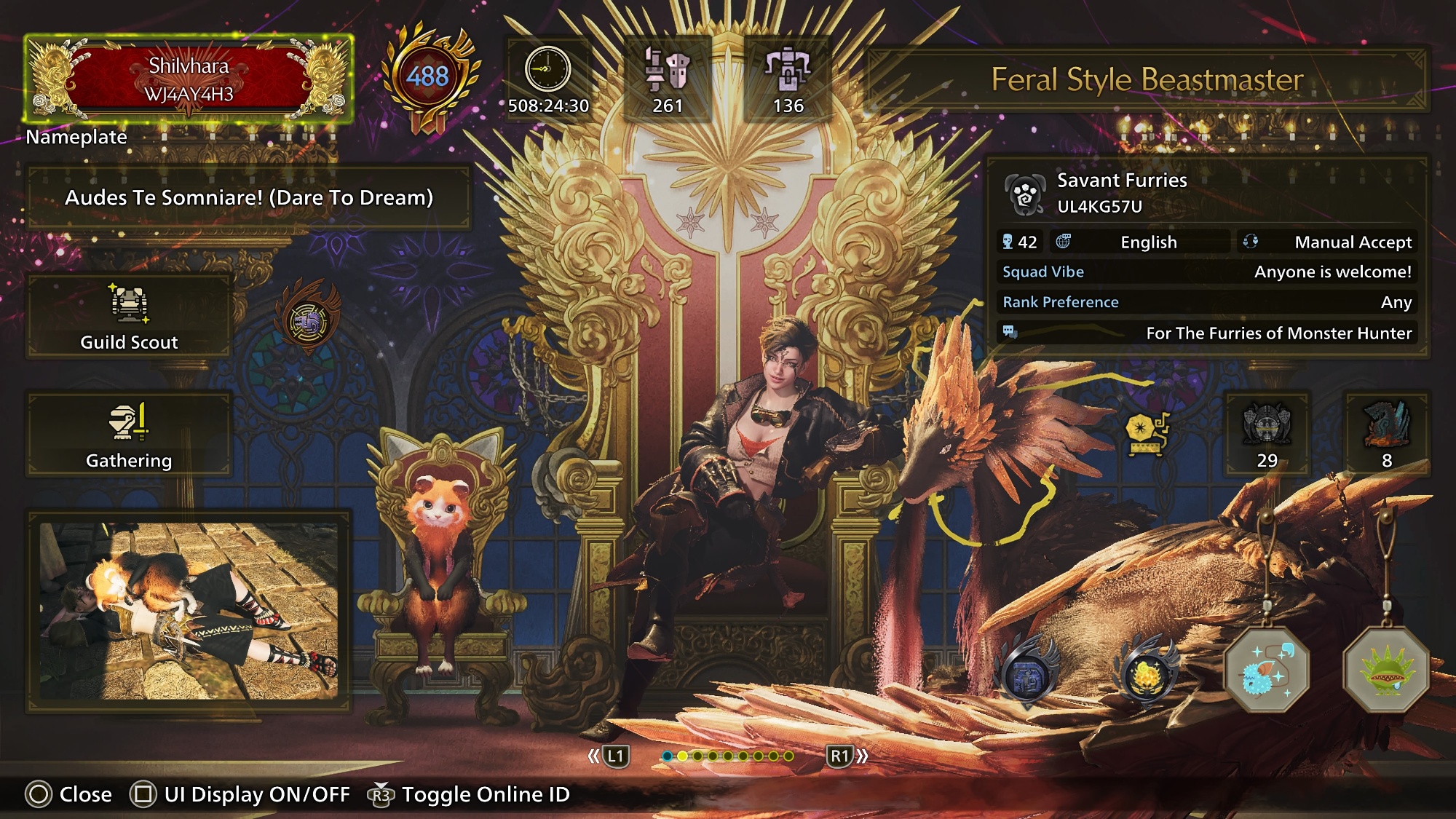Select the yellow gramophone icon
Viewport: 1456px width, 819px height.
click(x=1145, y=434)
